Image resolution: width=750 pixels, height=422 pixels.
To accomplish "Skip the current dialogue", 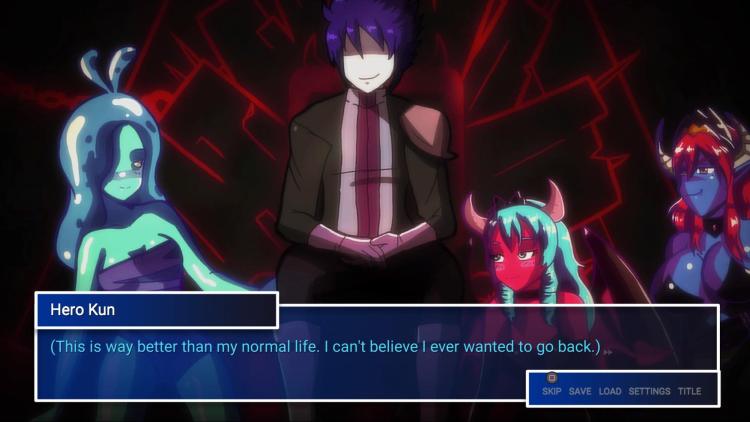I will [551, 391].
